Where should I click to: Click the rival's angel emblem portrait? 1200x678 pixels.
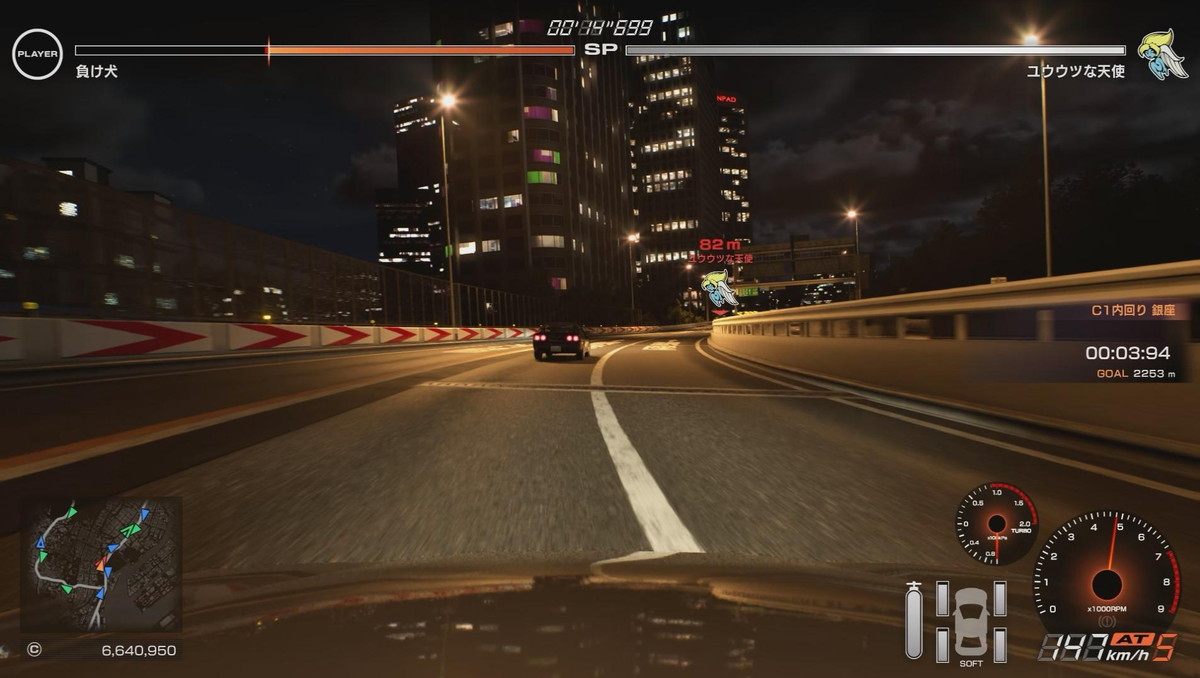(1162, 54)
